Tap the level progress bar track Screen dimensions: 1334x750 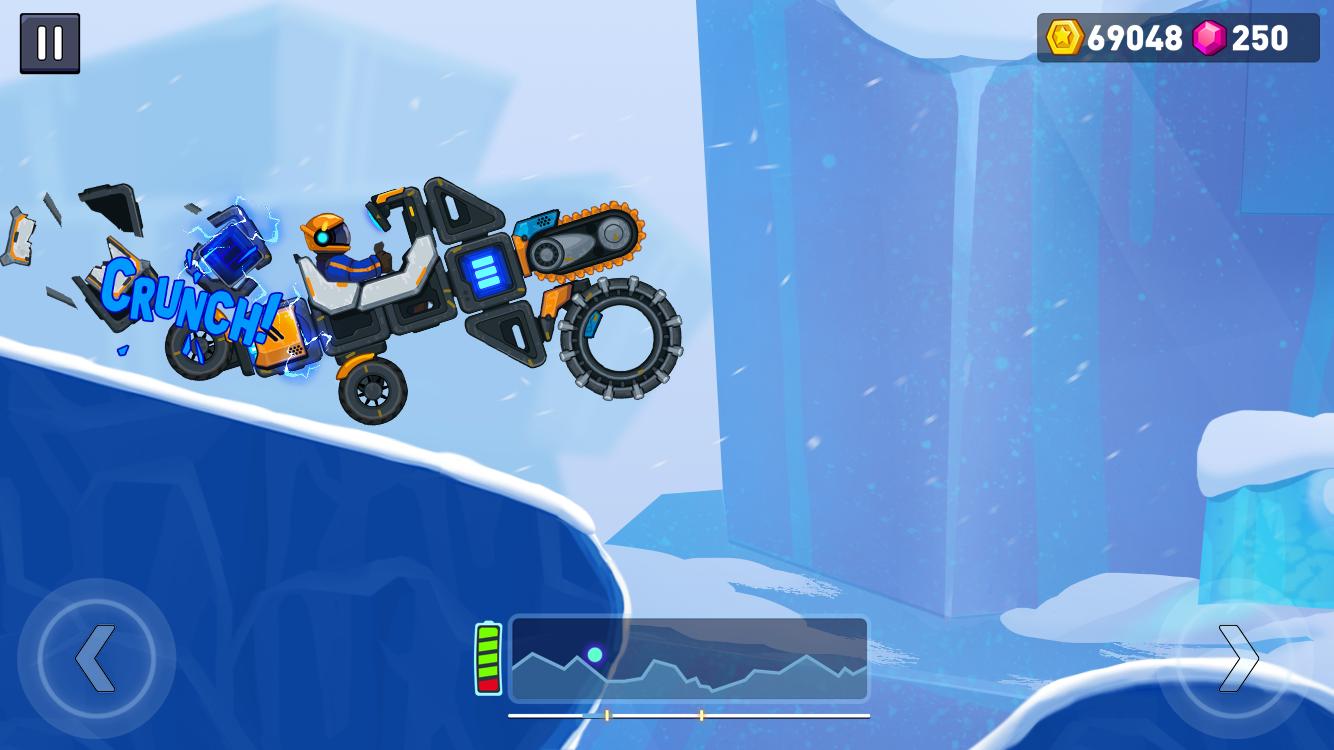(x=688, y=715)
